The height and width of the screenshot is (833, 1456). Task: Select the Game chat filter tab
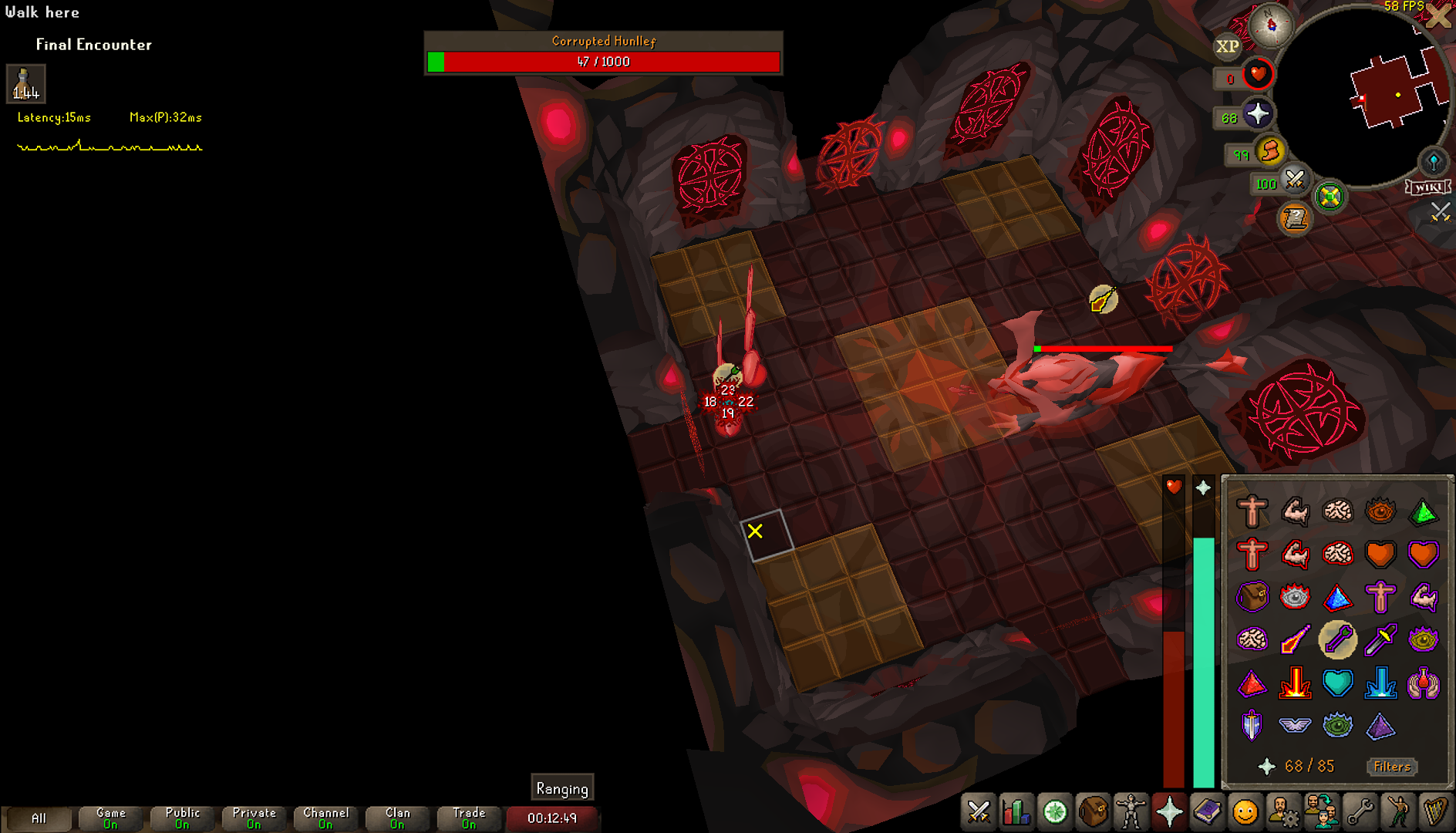tap(110, 818)
